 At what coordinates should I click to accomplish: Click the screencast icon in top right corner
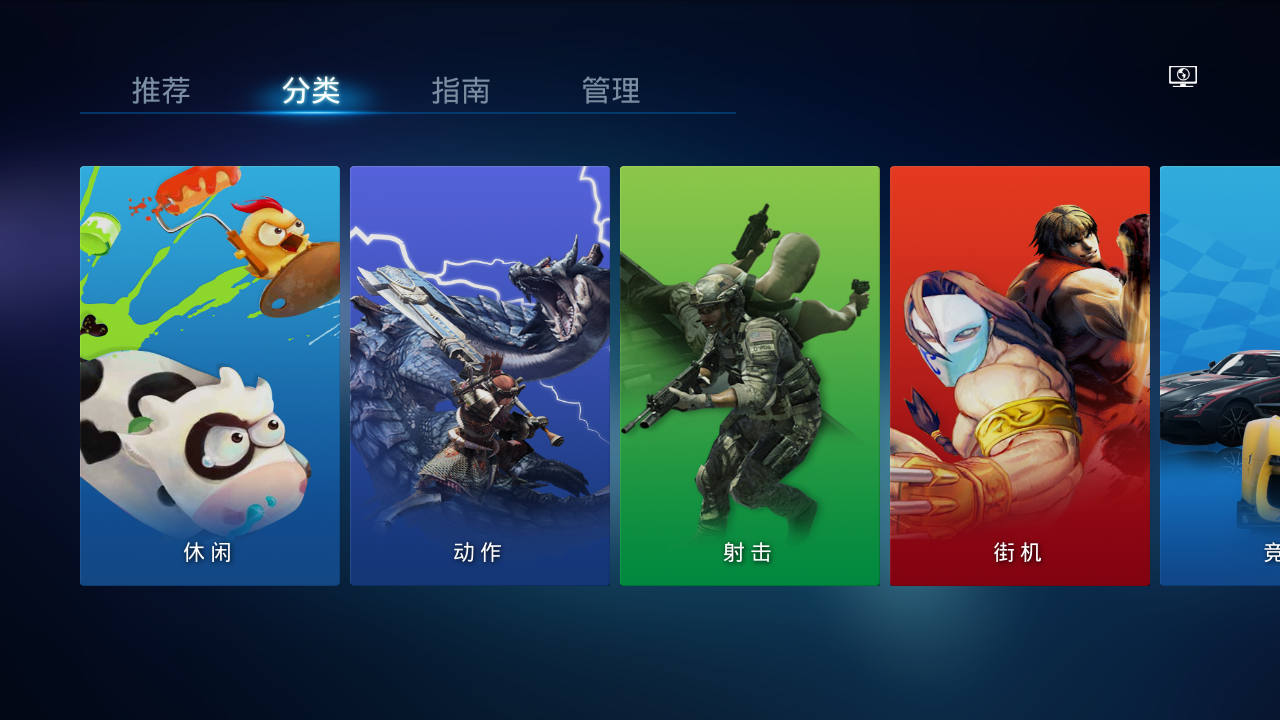click(x=1182, y=75)
